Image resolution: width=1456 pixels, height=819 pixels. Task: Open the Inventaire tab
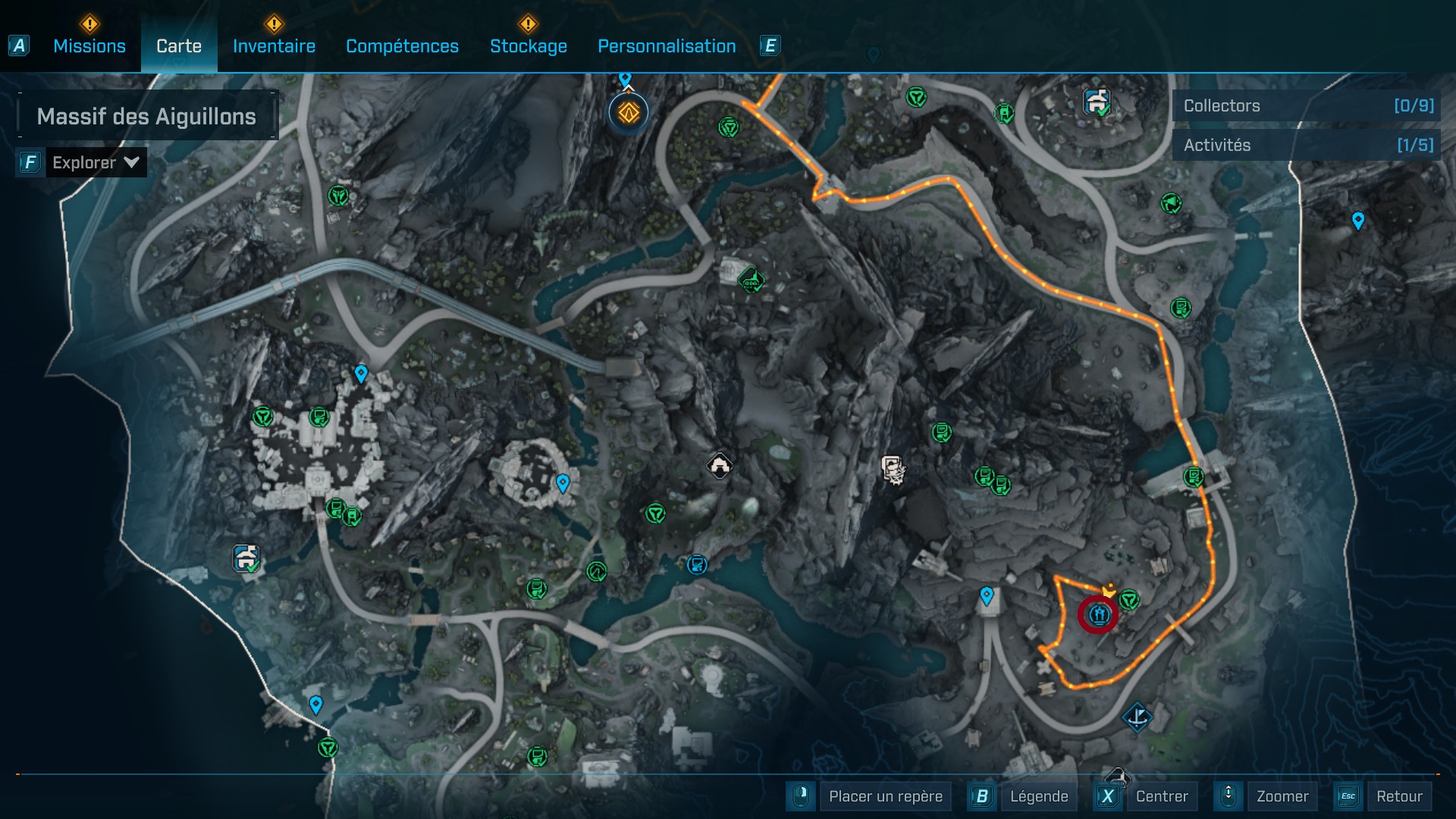coord(274,46)
